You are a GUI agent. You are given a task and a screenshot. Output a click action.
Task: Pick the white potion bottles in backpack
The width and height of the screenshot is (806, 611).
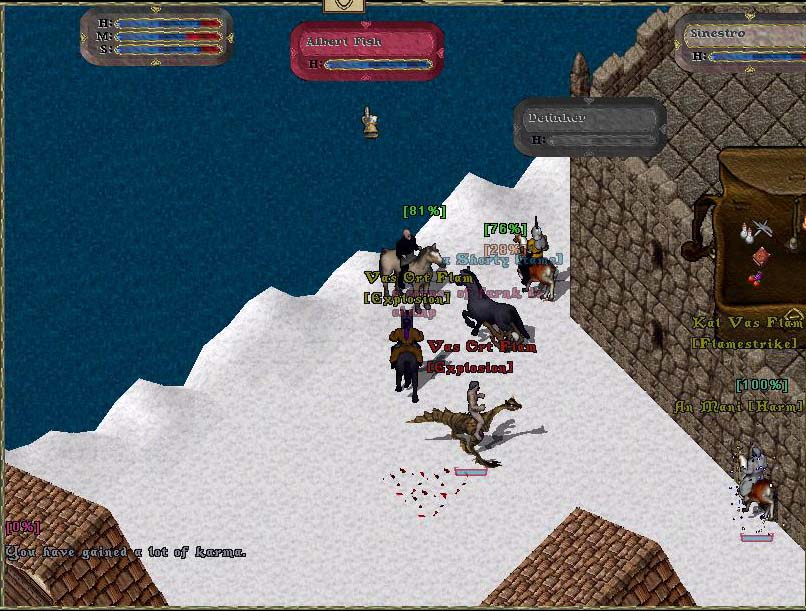[746, 234]
